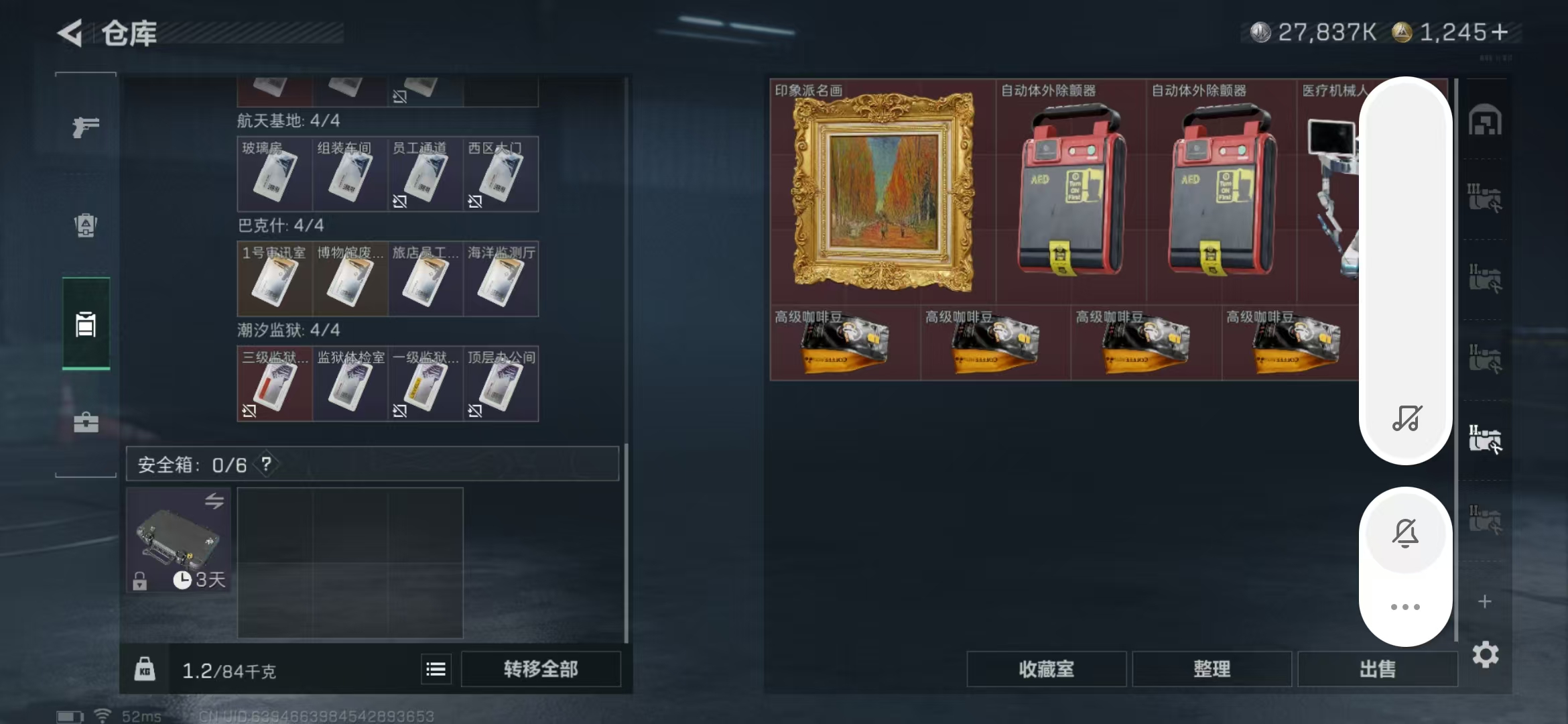Viewport: 1568px width, 724px height.
Task: Disable notifications with the bell icon
Action: (1405, 533)
